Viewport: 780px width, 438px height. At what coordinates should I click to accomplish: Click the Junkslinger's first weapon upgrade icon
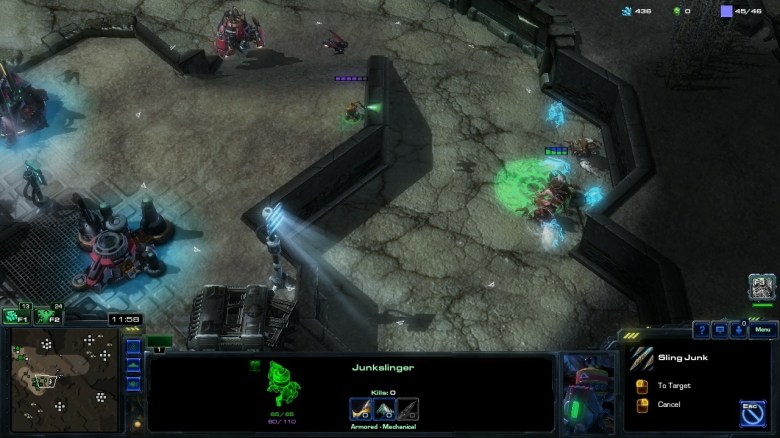click(359, 408)
